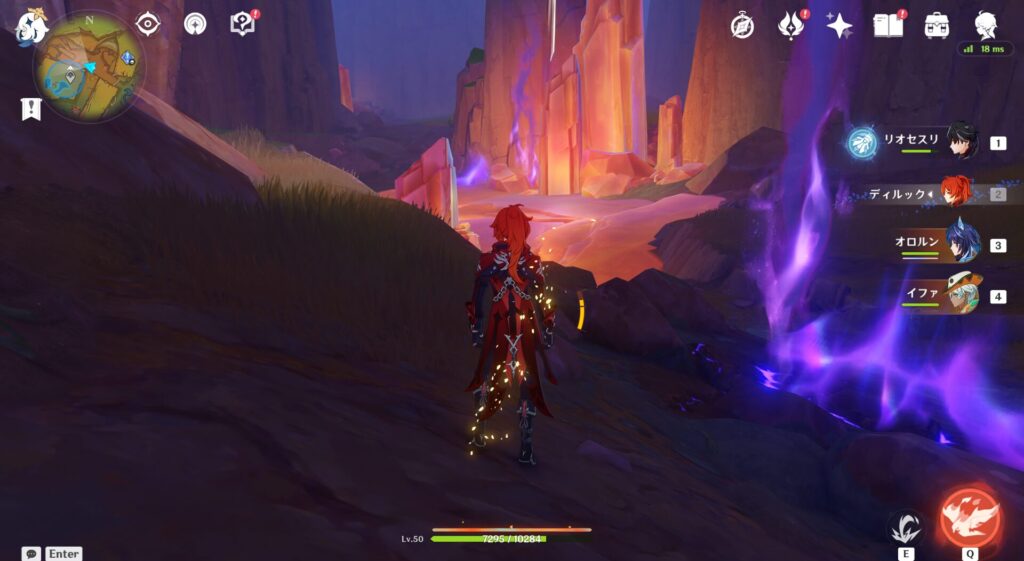Use the elemental skill icon
1024x561 pixels.
906,526
